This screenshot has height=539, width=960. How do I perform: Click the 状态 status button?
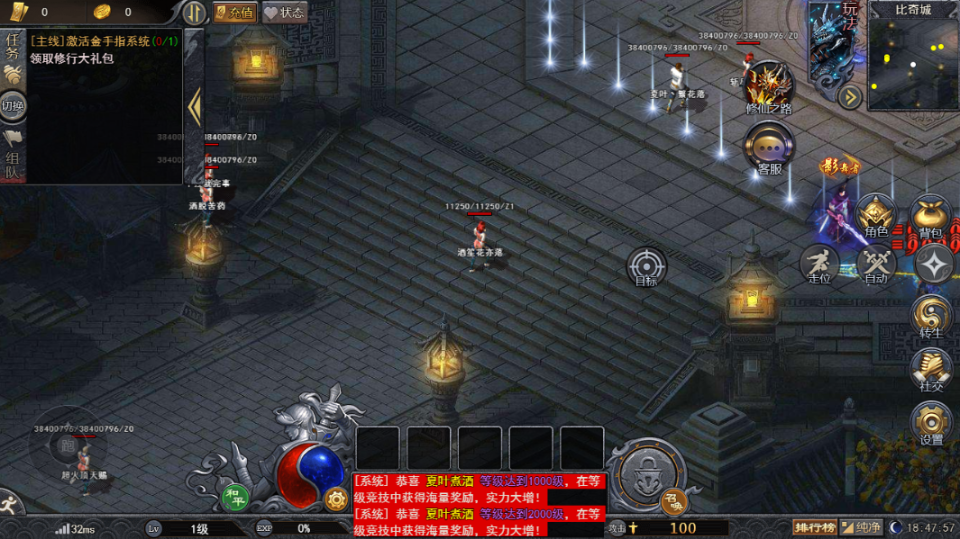point(284,13)
